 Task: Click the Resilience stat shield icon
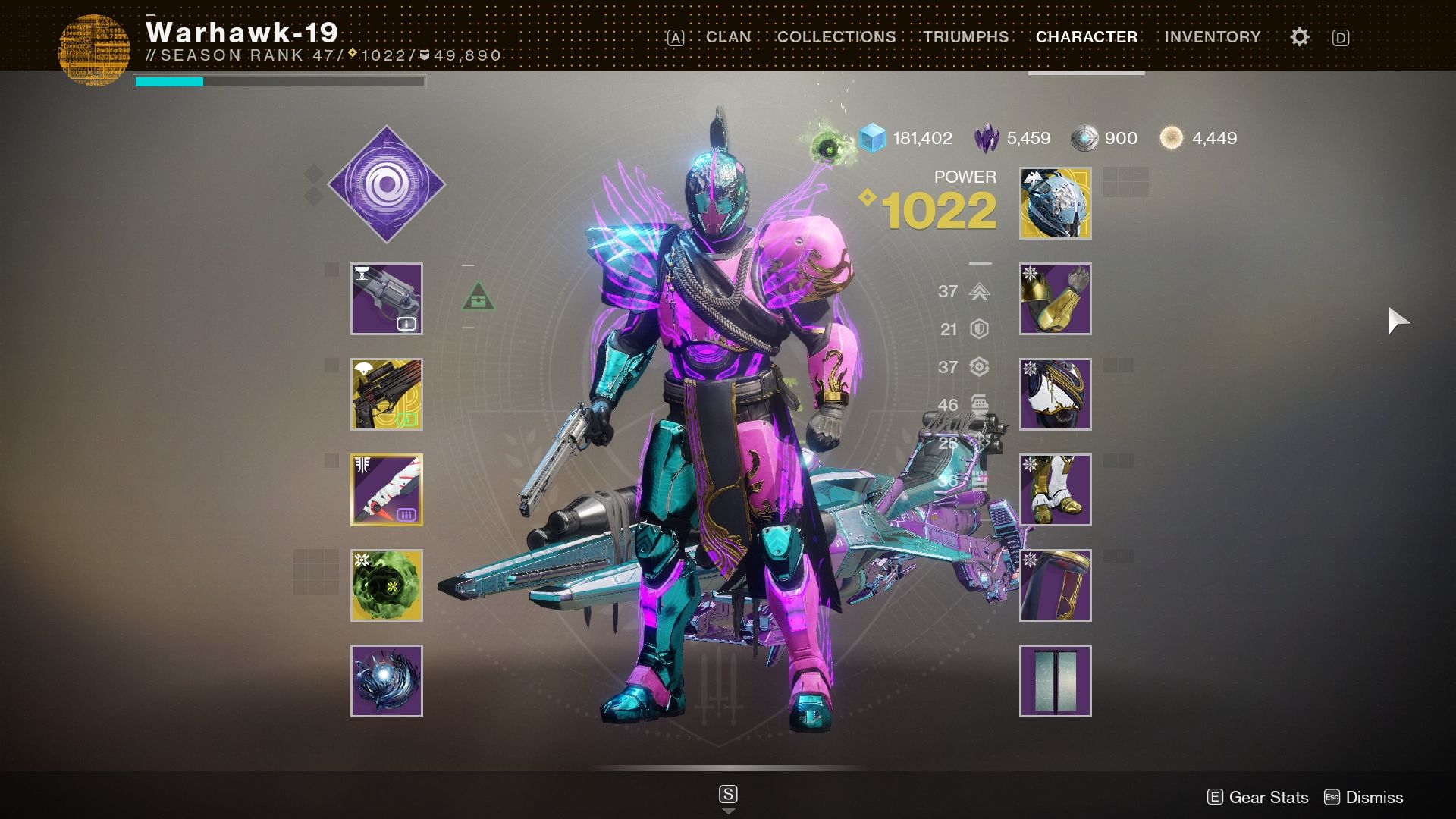981,329
